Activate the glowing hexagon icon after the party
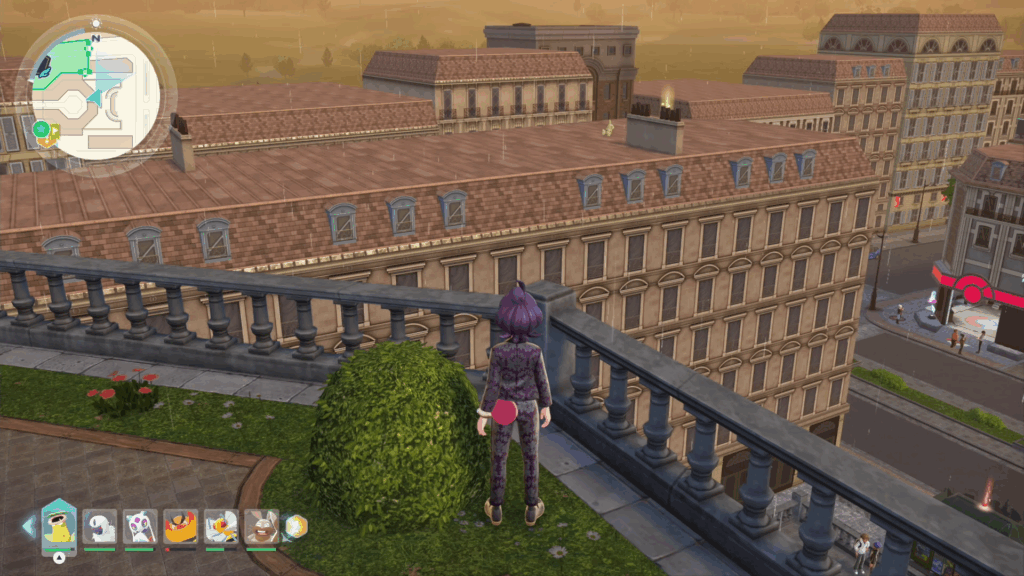 tap(295, 526)
